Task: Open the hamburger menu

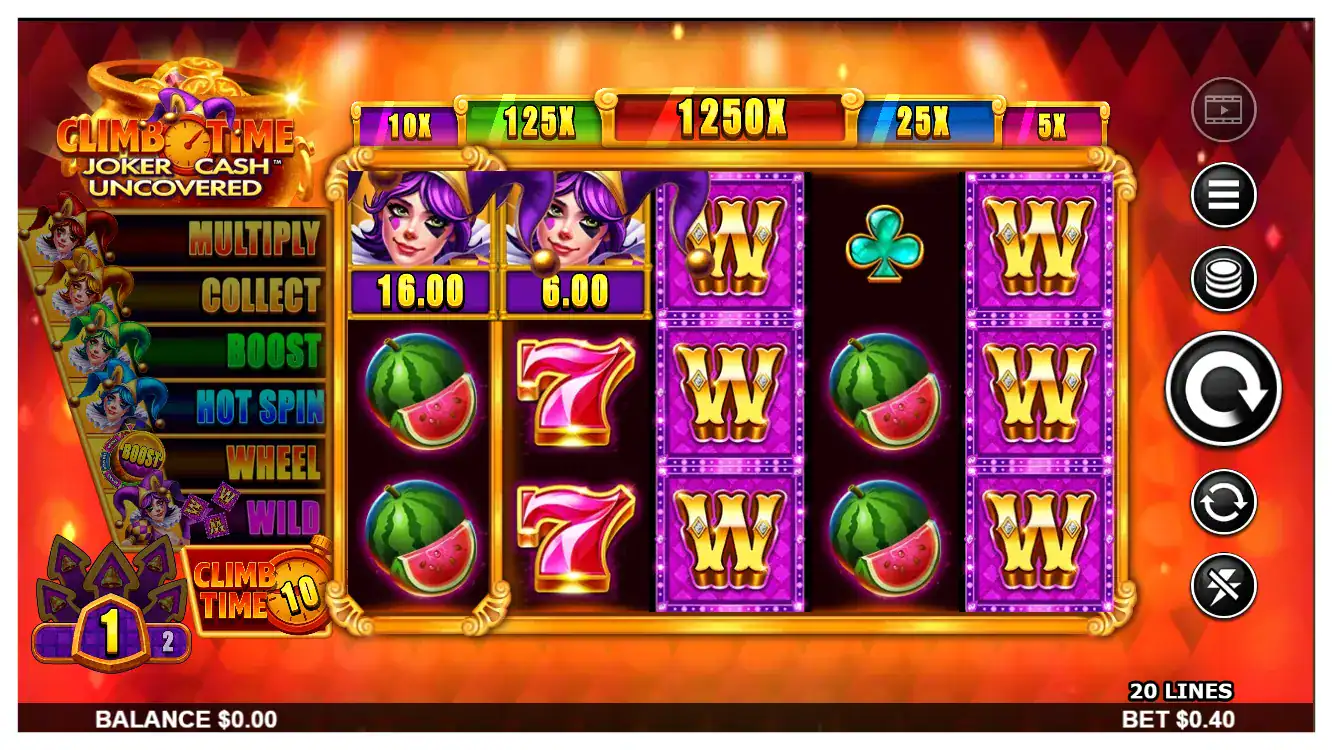Action: pyautogui.click(x=1223, y=194)
